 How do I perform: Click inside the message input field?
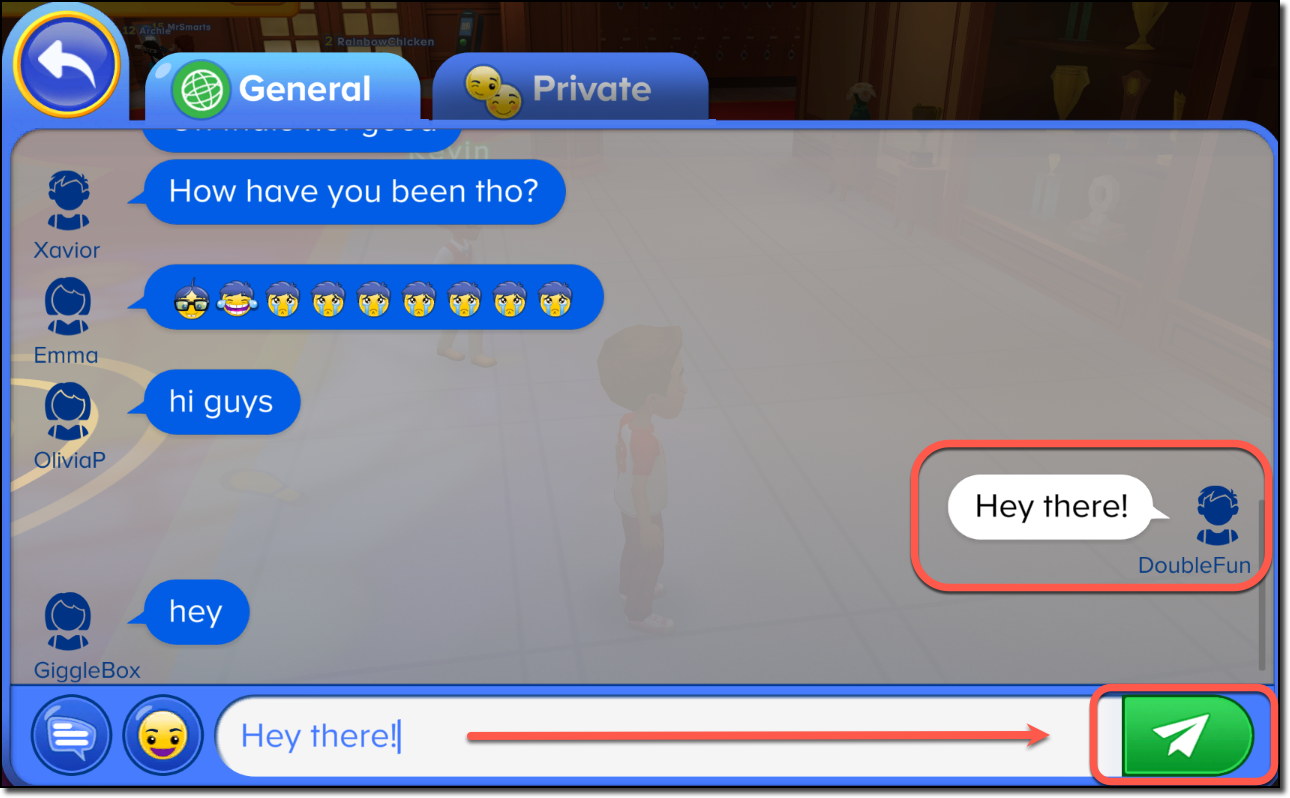[x=600, y=735]
